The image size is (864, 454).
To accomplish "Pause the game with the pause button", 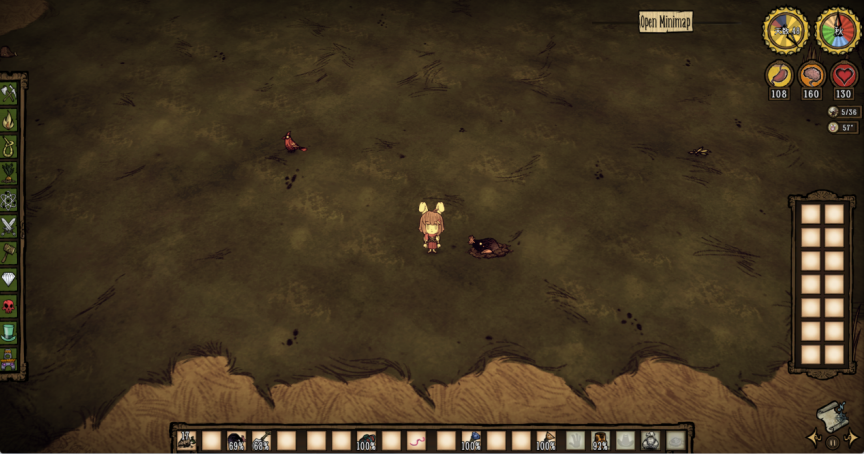I will [832, 441].
